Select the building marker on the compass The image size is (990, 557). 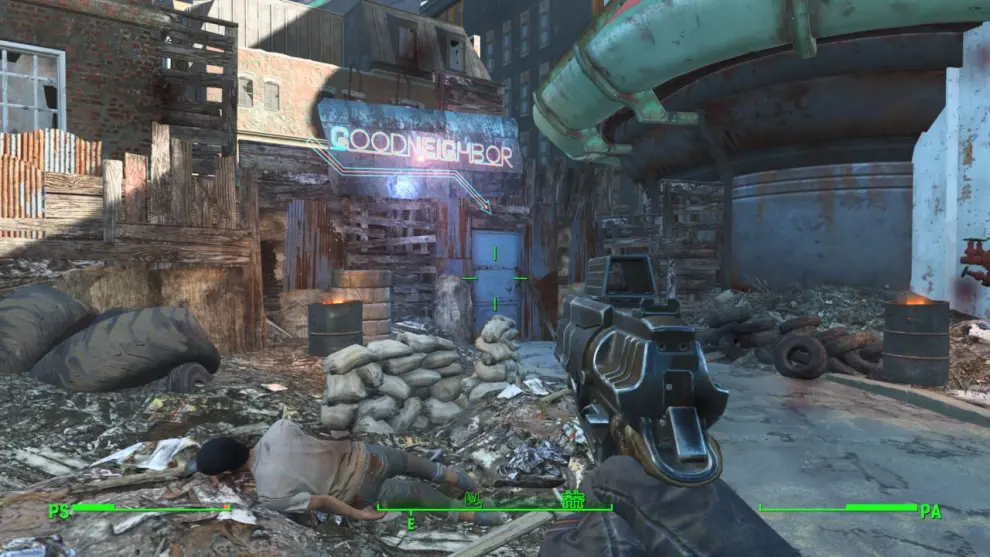click(x=572, y=498)
